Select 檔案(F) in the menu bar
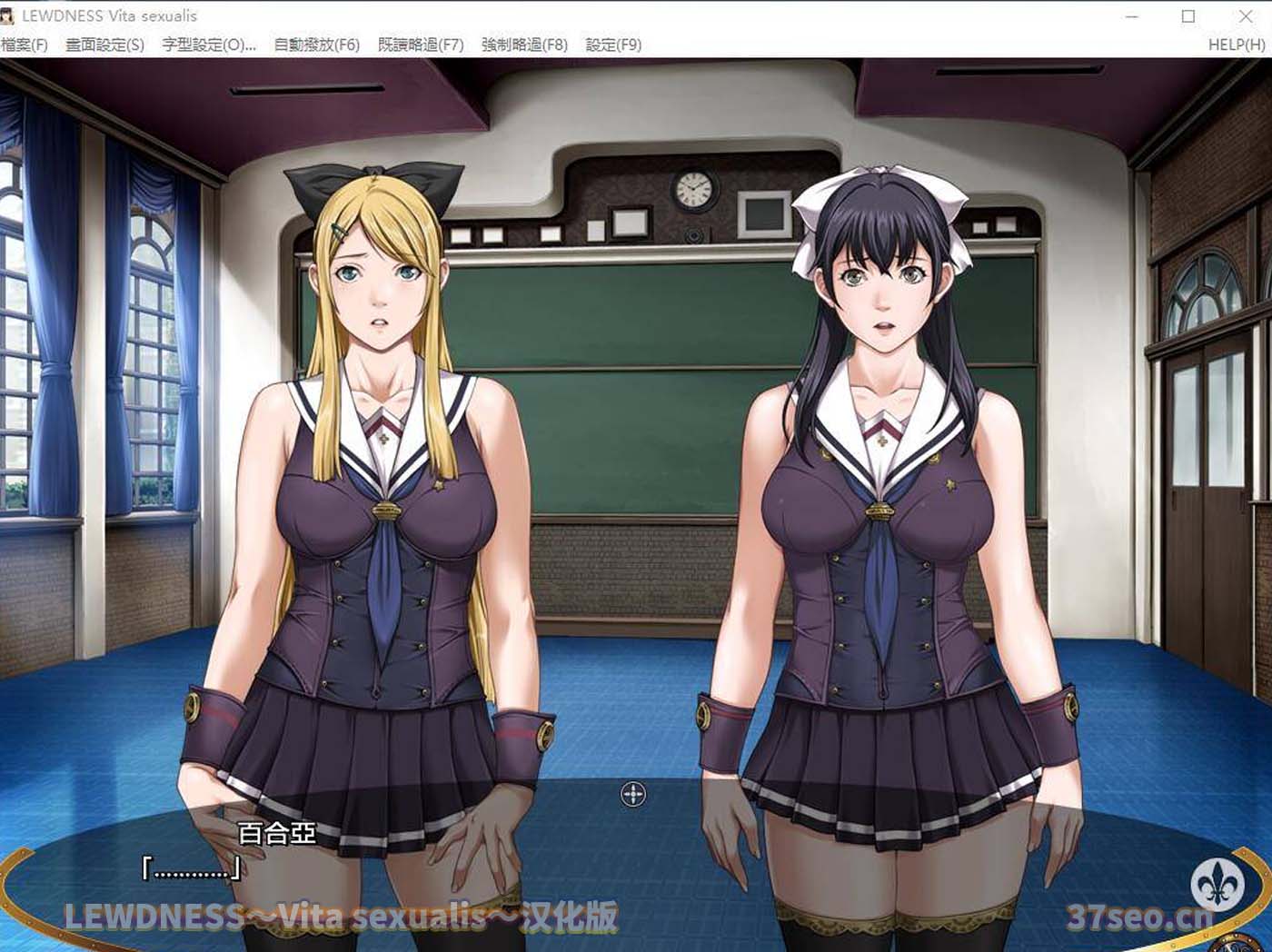 tap(25, 45)
